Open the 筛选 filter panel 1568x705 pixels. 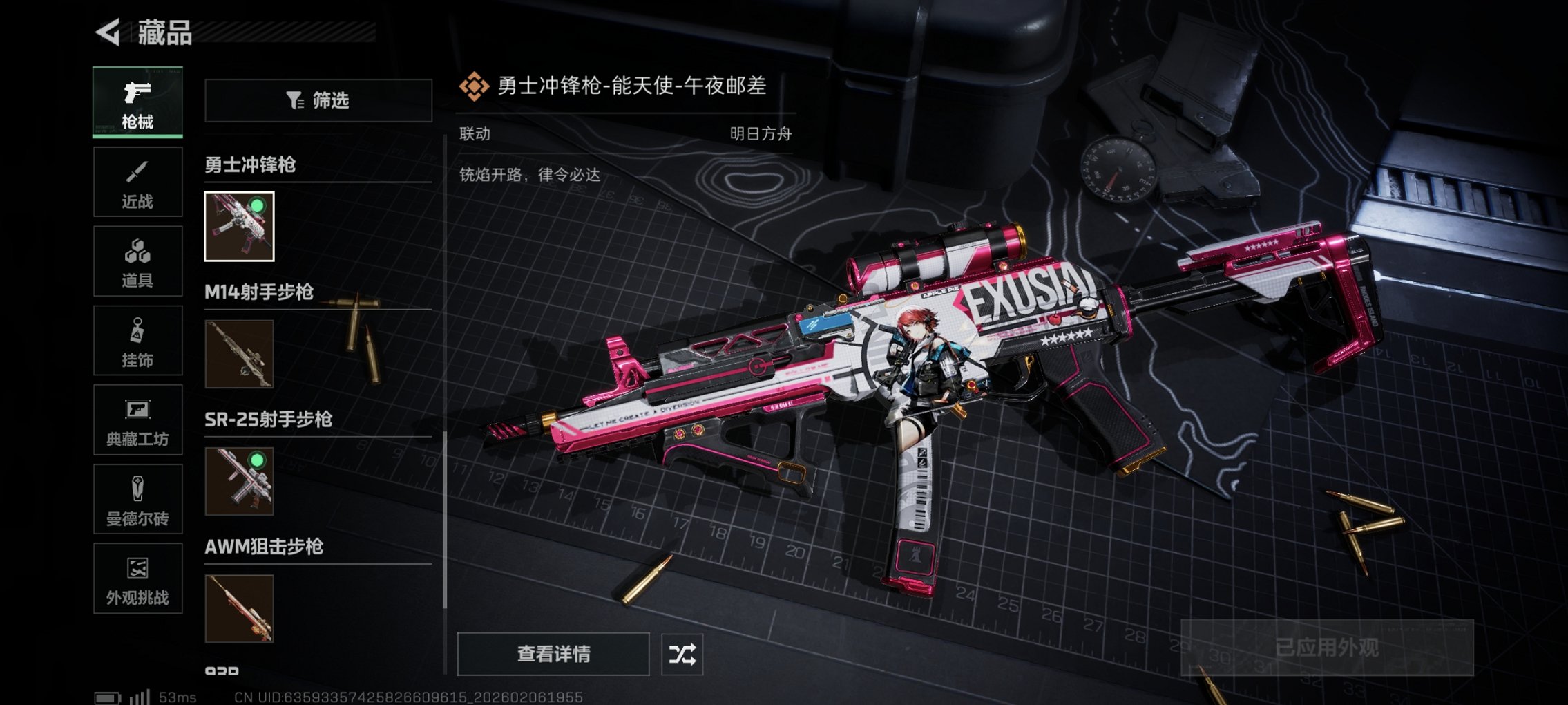[318, 101]
